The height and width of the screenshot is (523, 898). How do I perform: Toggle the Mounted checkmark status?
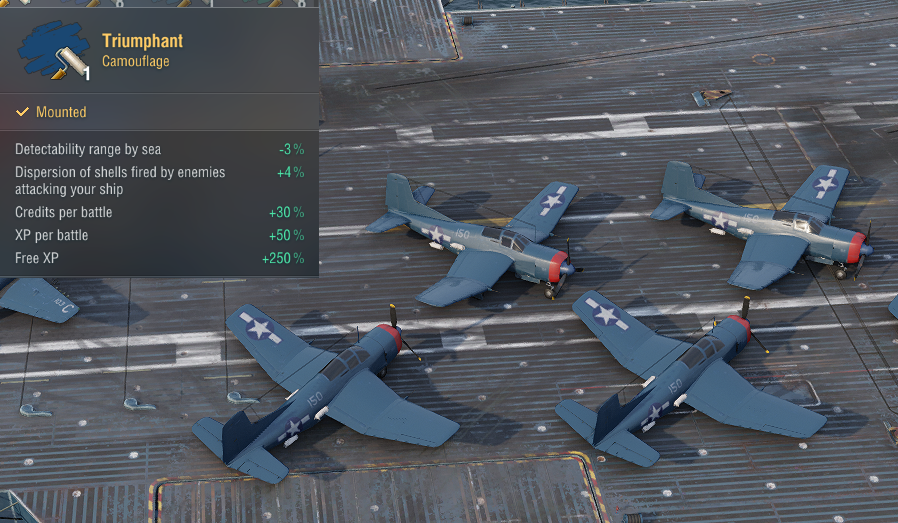coord(22,112)
